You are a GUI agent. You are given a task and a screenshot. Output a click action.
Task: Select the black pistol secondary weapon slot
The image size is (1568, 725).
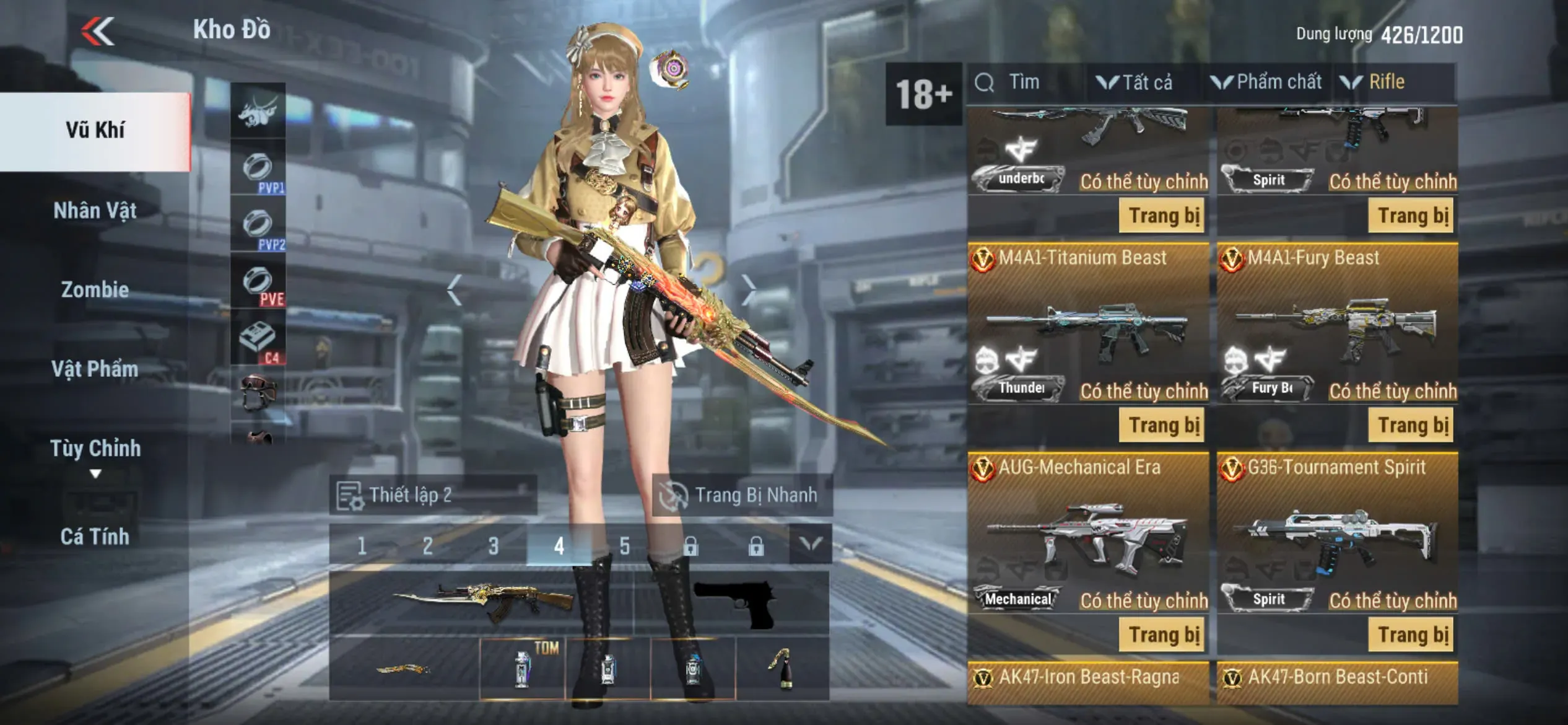click(735, 603)
